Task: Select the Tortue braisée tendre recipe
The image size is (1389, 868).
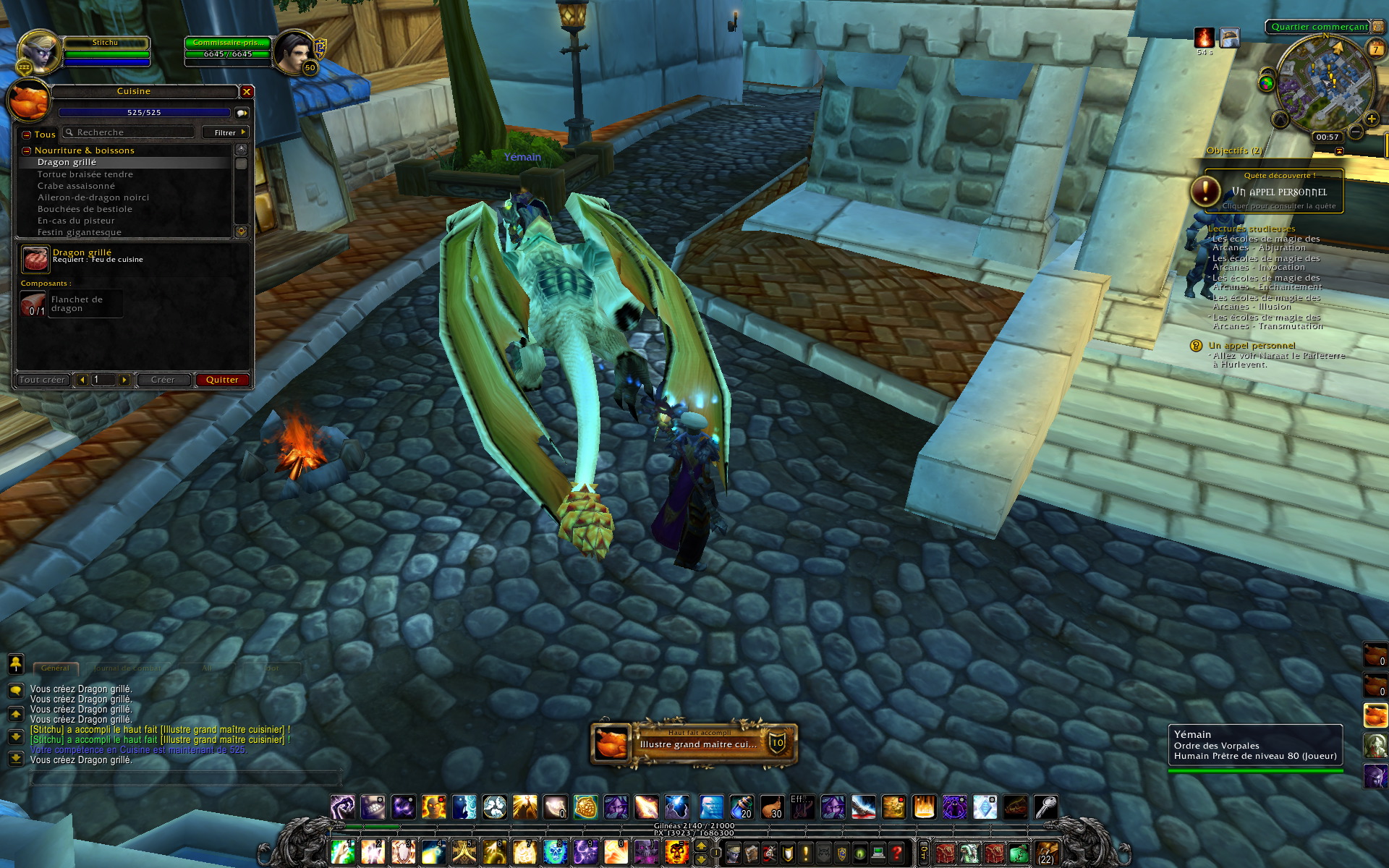Action: pos(85,174)
